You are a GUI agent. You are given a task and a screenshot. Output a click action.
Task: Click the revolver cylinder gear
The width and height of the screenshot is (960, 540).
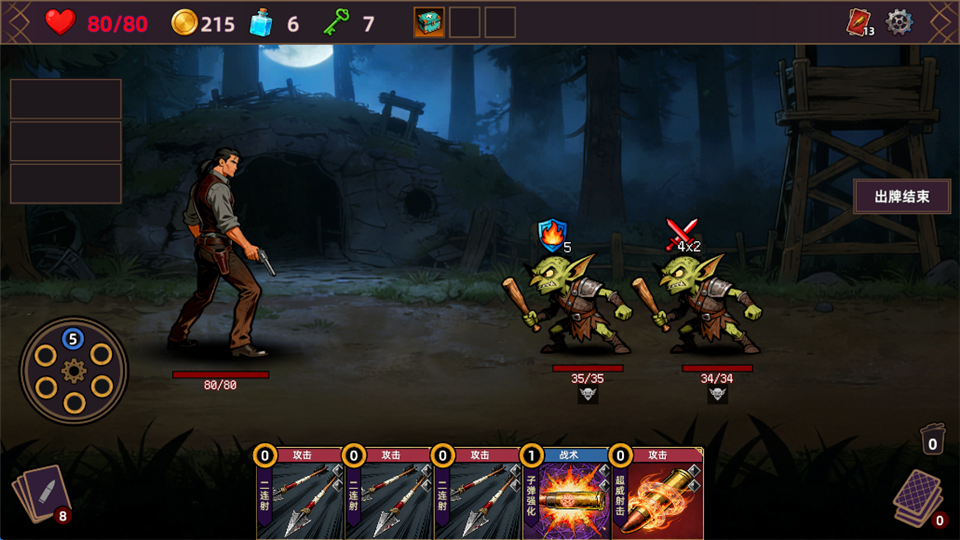(x=74, y=371)
